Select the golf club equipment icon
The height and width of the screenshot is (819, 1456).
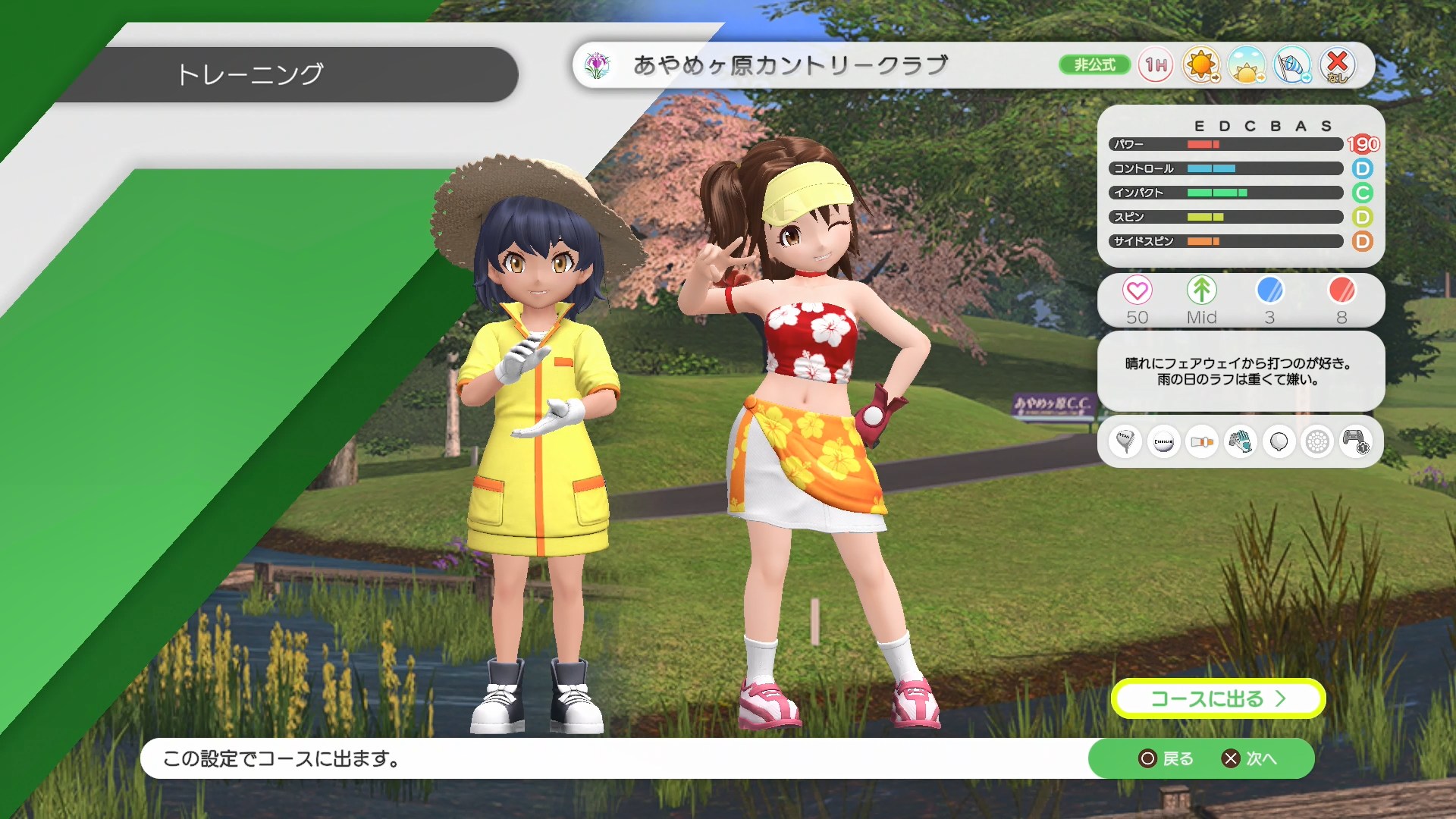click(1125, 441)
